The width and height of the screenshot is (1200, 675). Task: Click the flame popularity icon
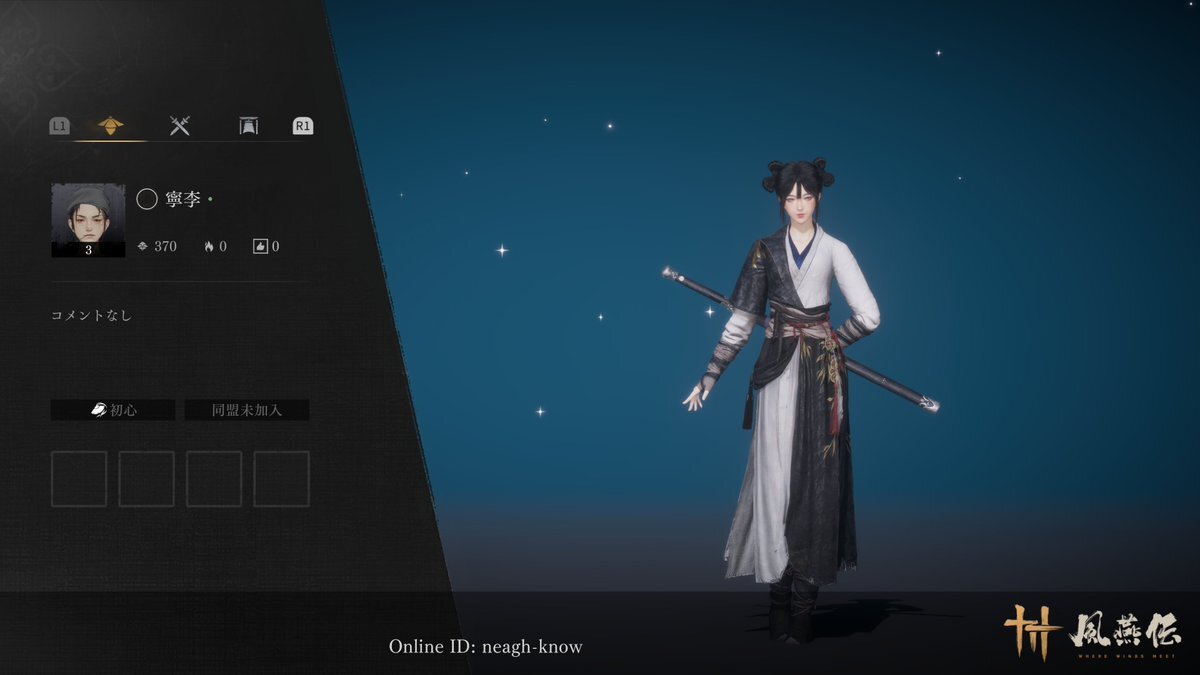tap(209, 246)
